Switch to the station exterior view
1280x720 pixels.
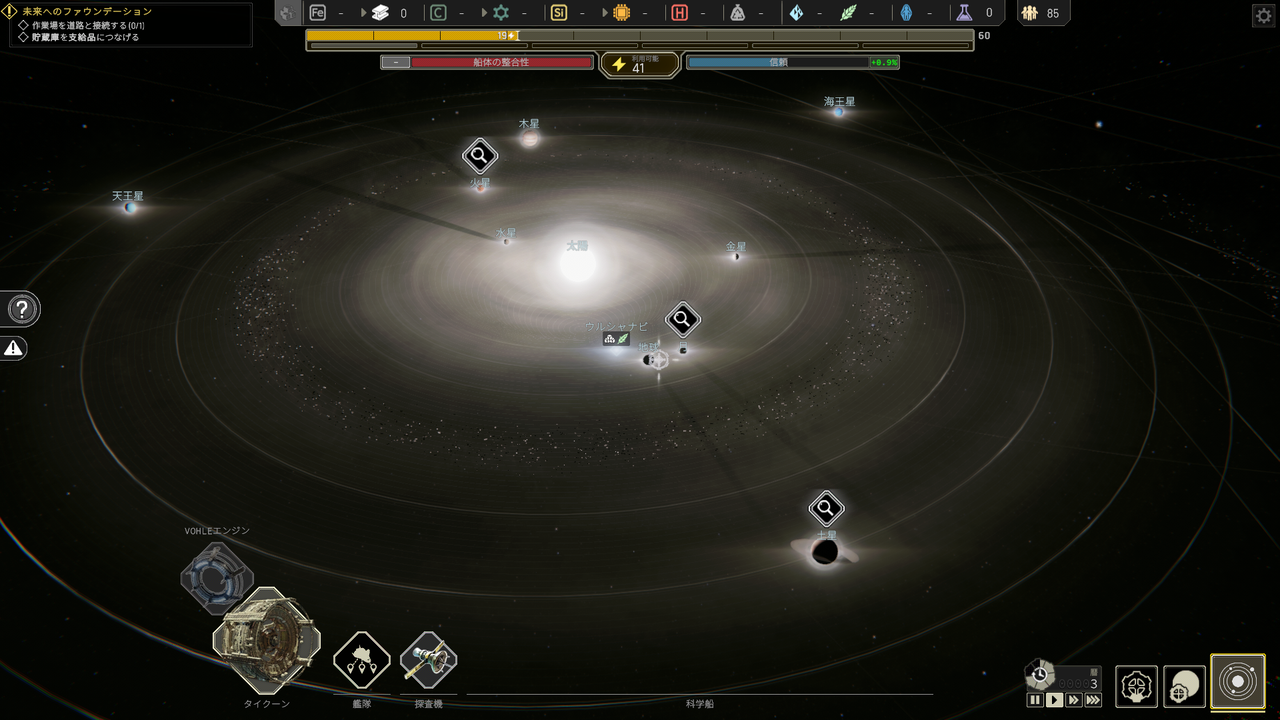1184,685
